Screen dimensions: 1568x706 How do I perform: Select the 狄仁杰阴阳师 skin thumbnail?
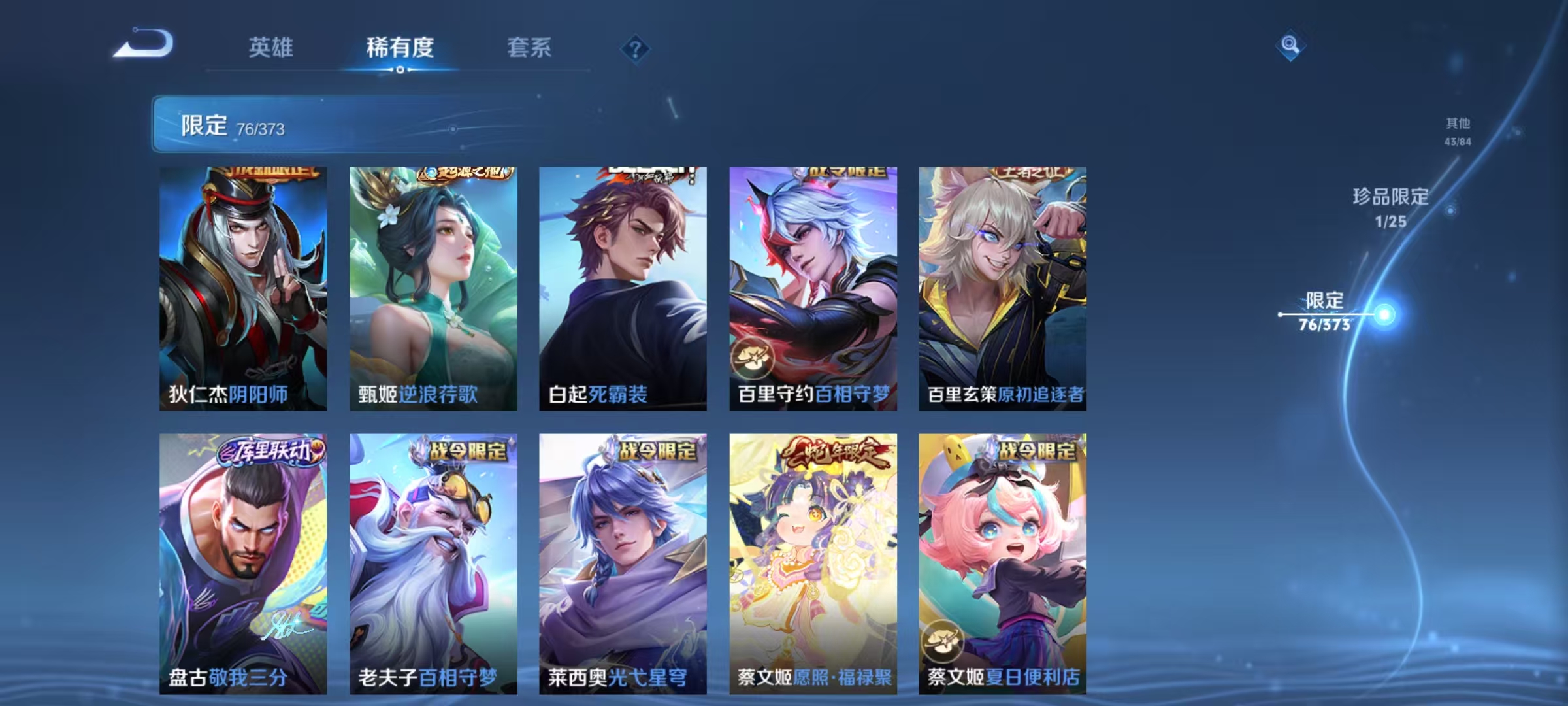point(242,284)
